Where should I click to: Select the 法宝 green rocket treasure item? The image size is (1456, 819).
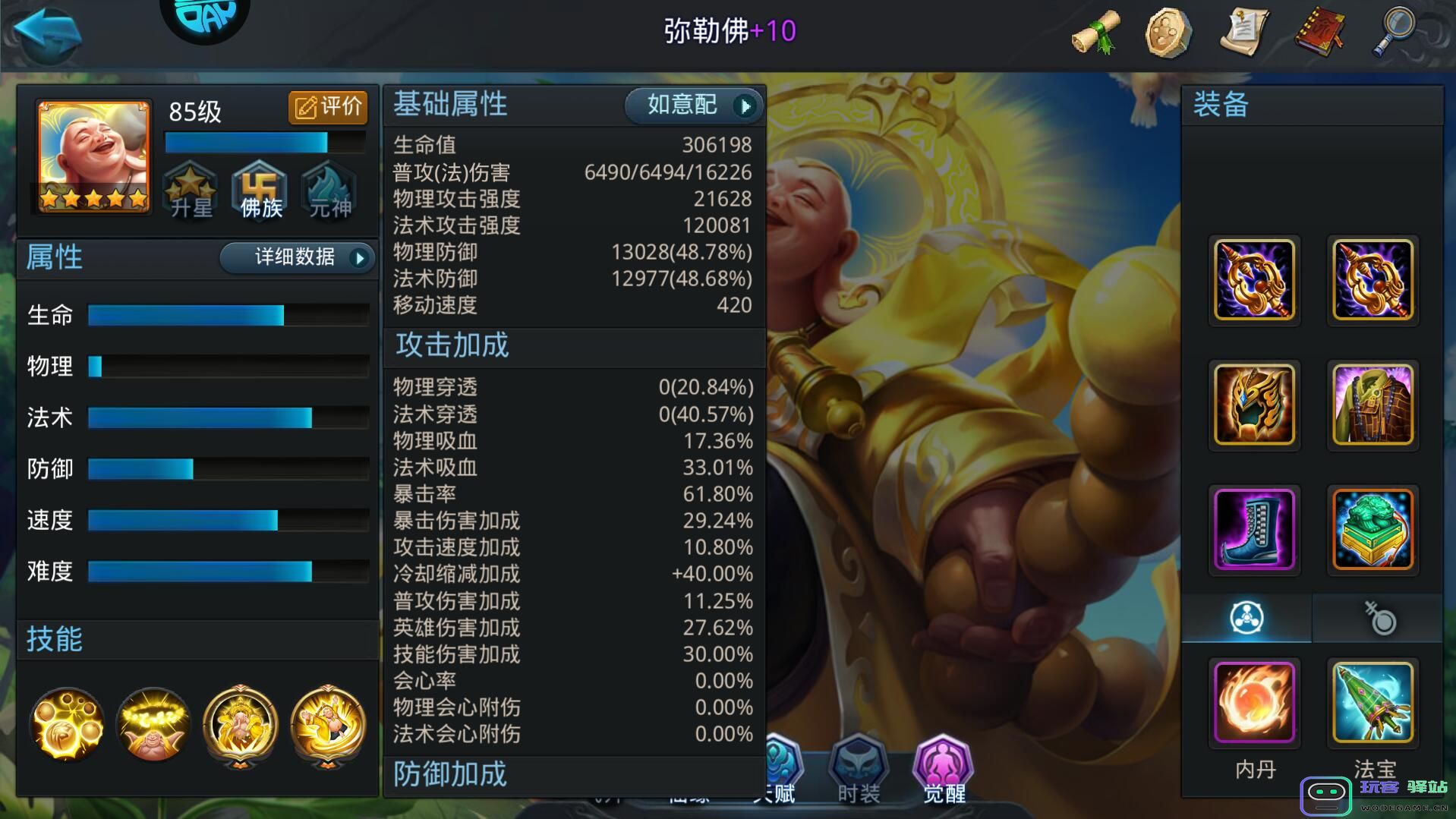(1372, 704)
